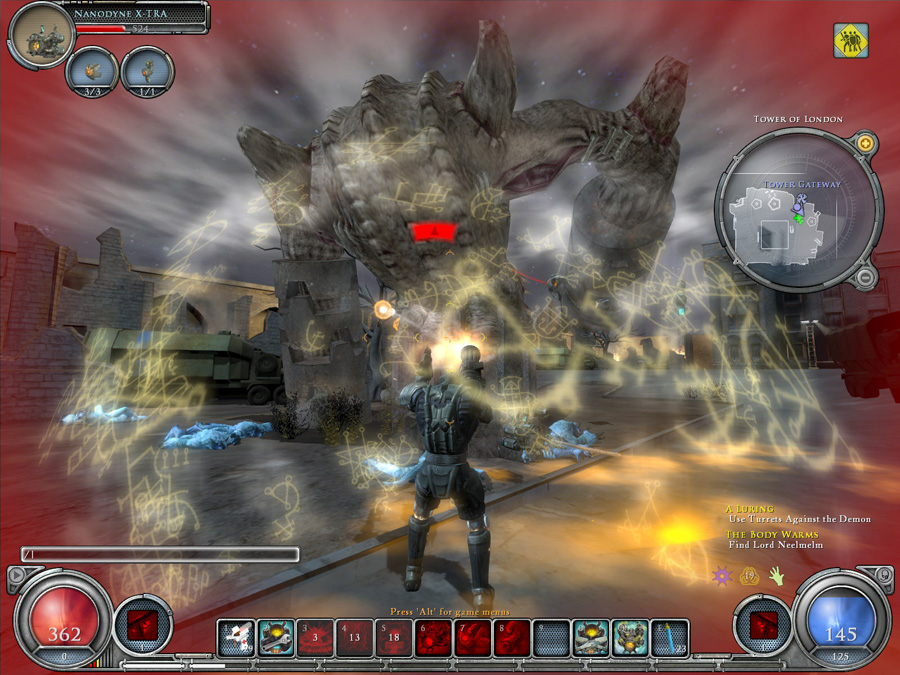Select hotbar slot 3
900x675 pixels.
pos(315,638)
